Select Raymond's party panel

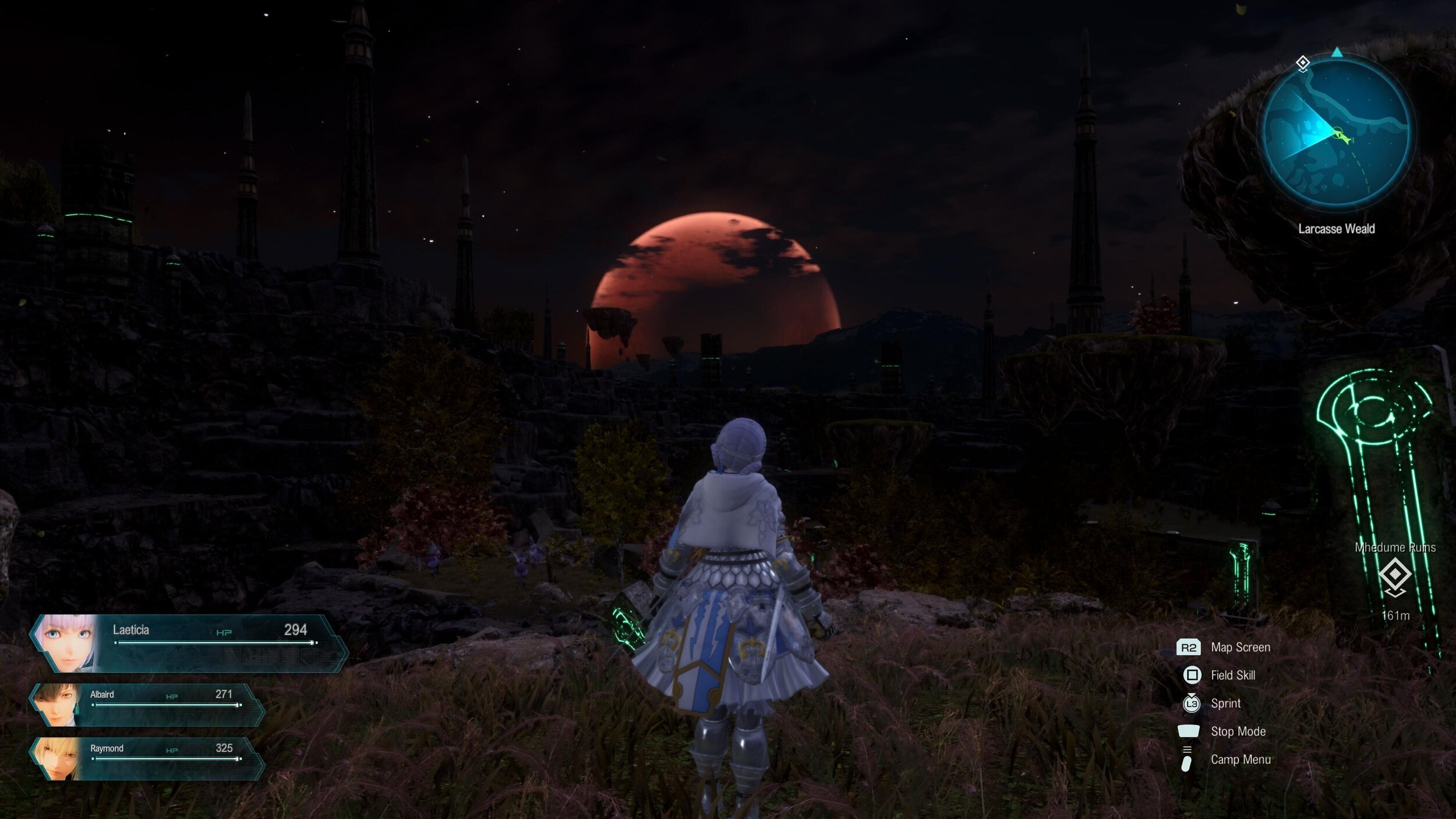click(149, 758)
